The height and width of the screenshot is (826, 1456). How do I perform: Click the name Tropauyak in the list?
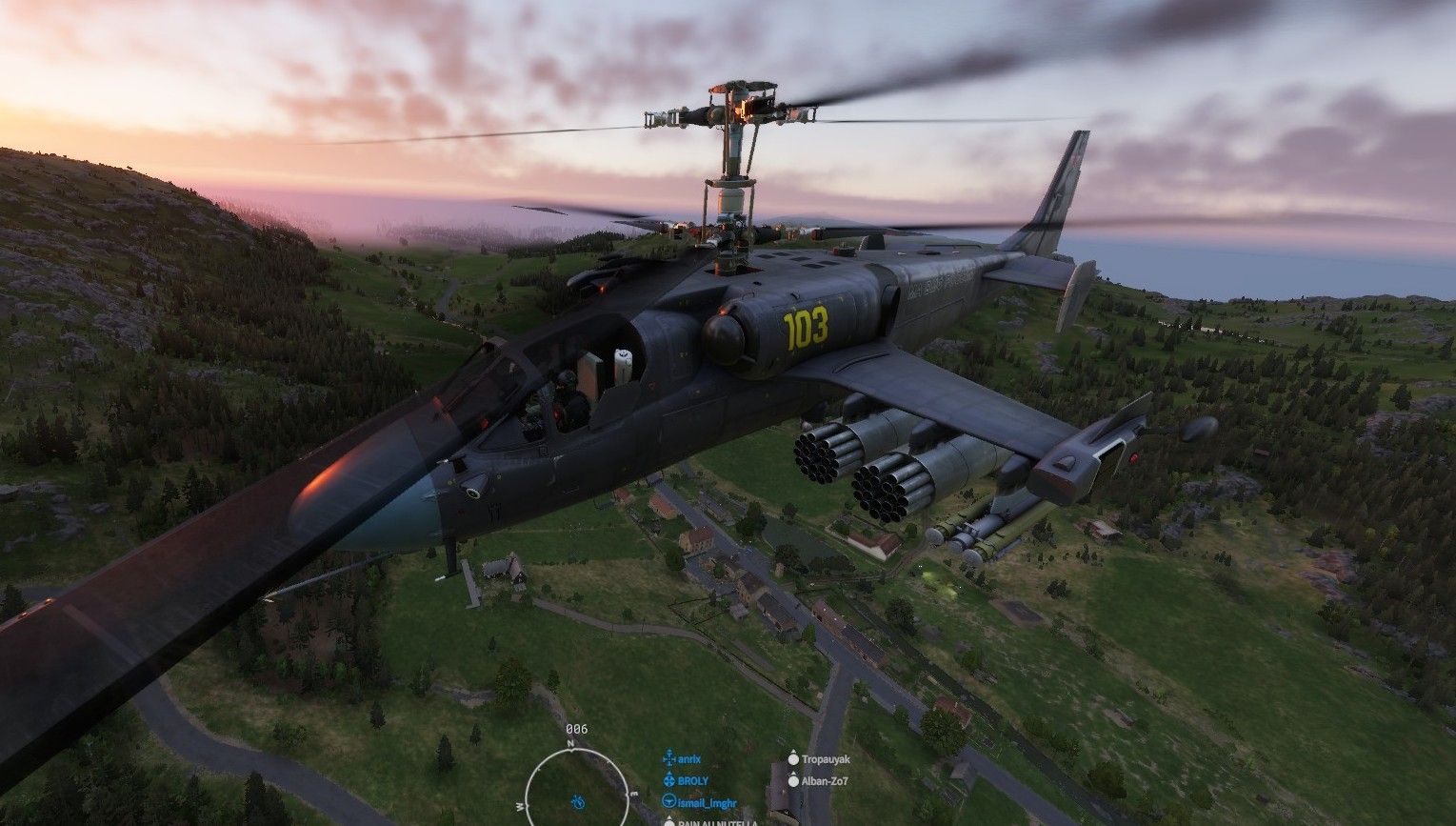[x=828, y=759]
